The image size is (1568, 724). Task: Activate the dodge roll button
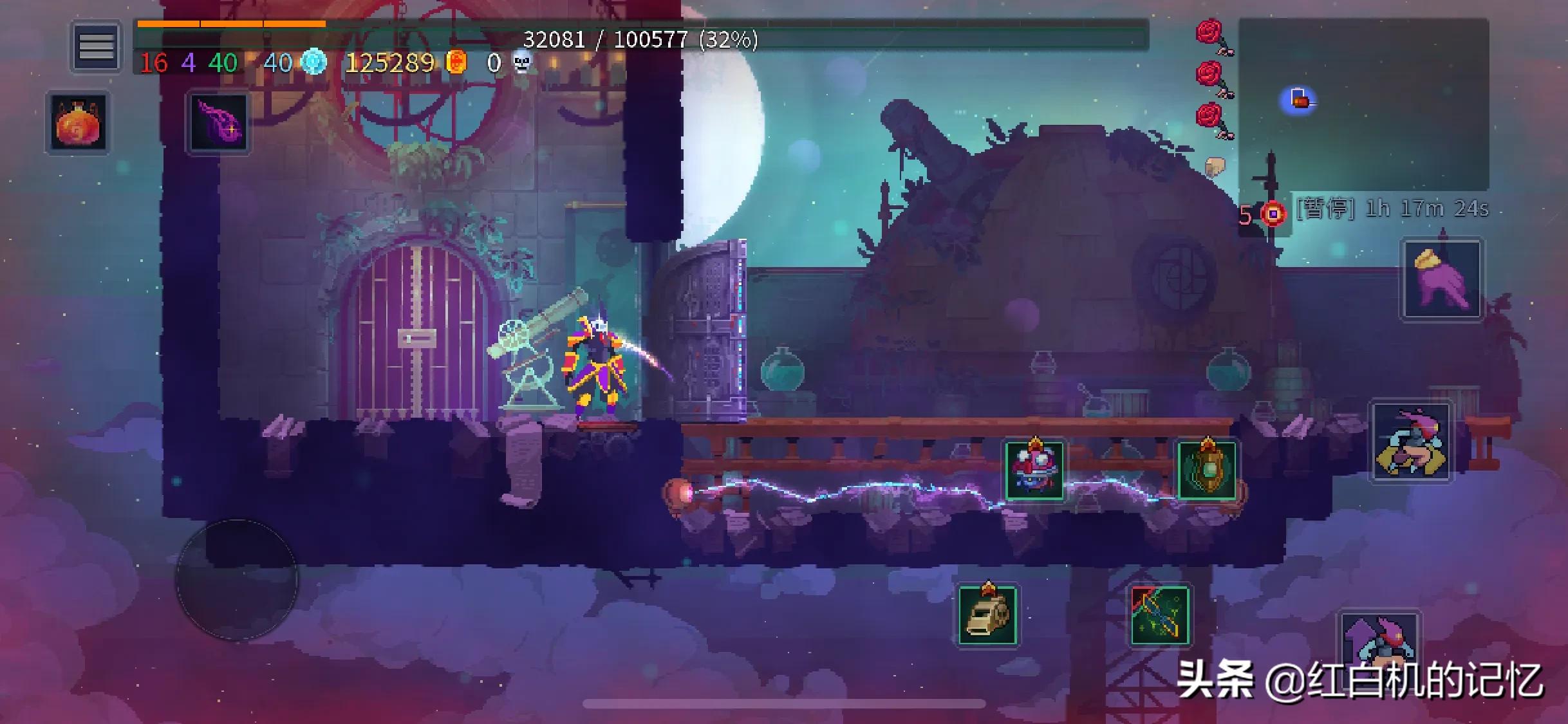[x=1412, y=441]
